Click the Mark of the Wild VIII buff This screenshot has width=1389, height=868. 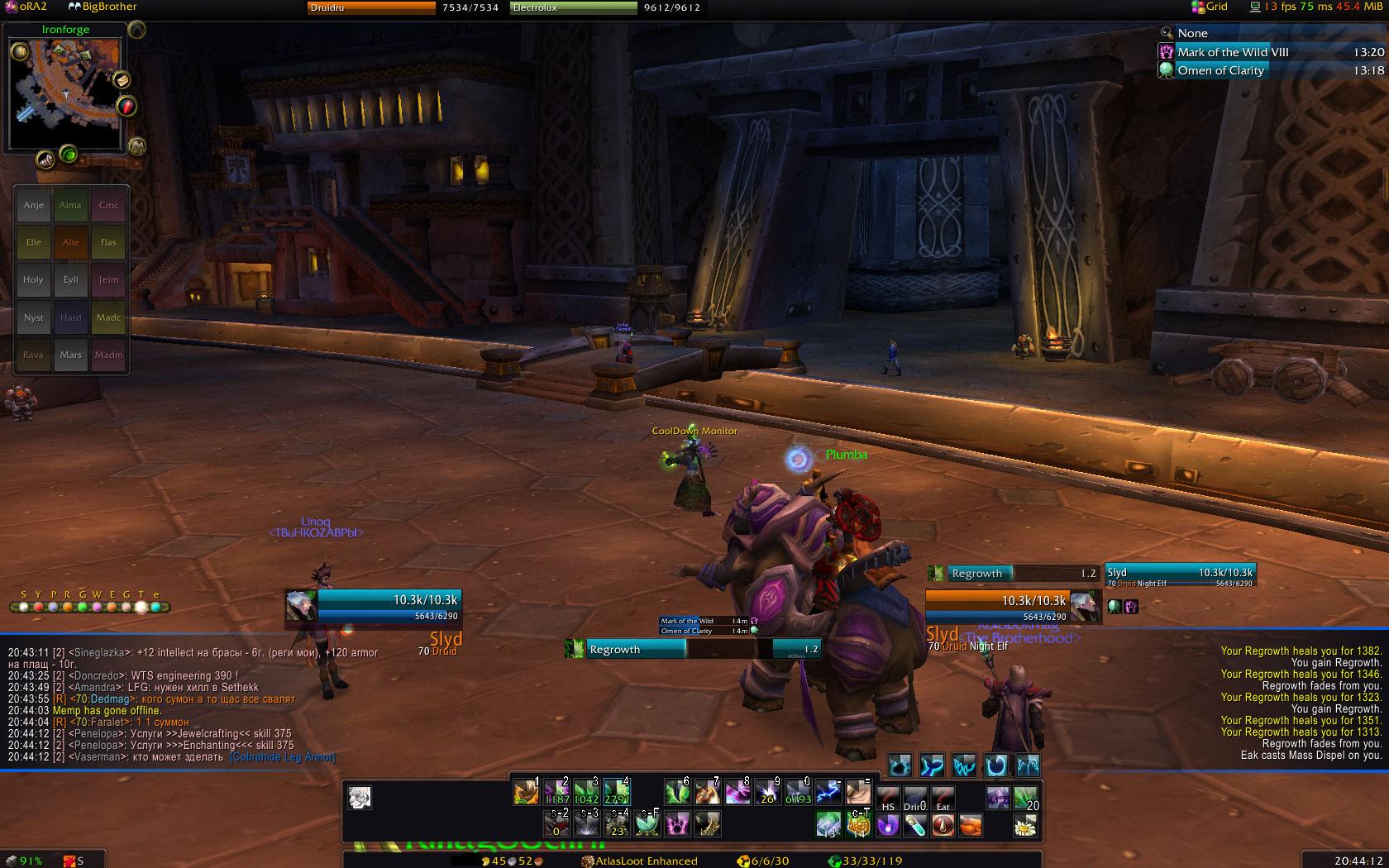pyautogui.click(x=1233, y=52)
